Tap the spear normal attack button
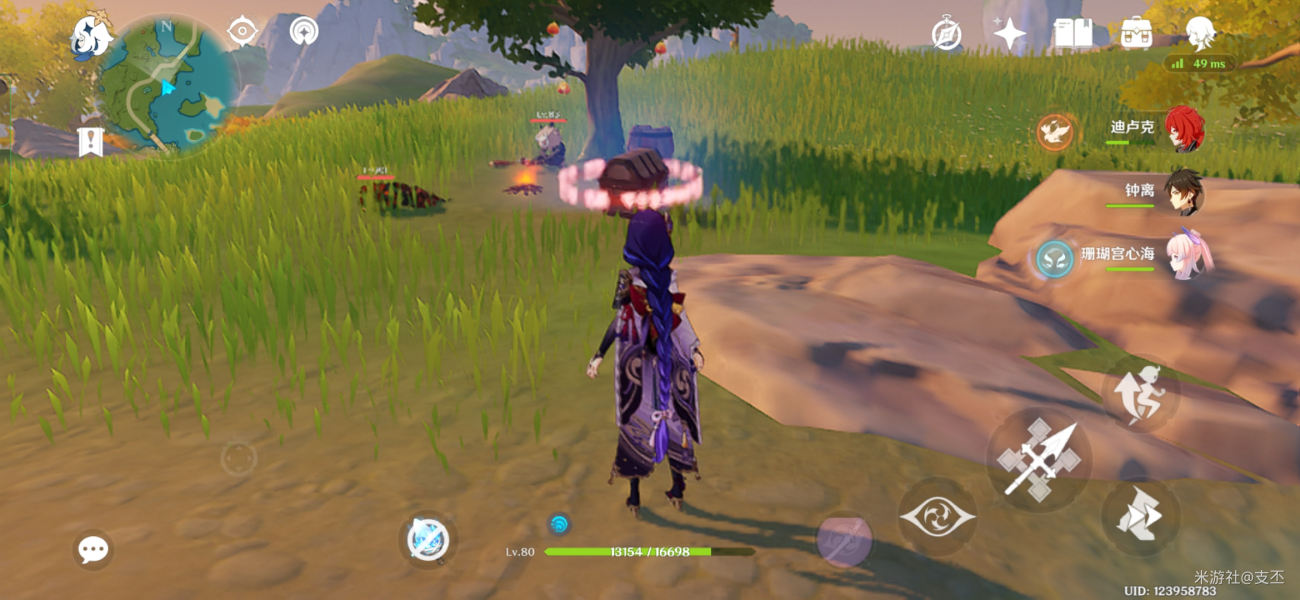Screen dimensions: 1300x600 tap(1039, 460)
